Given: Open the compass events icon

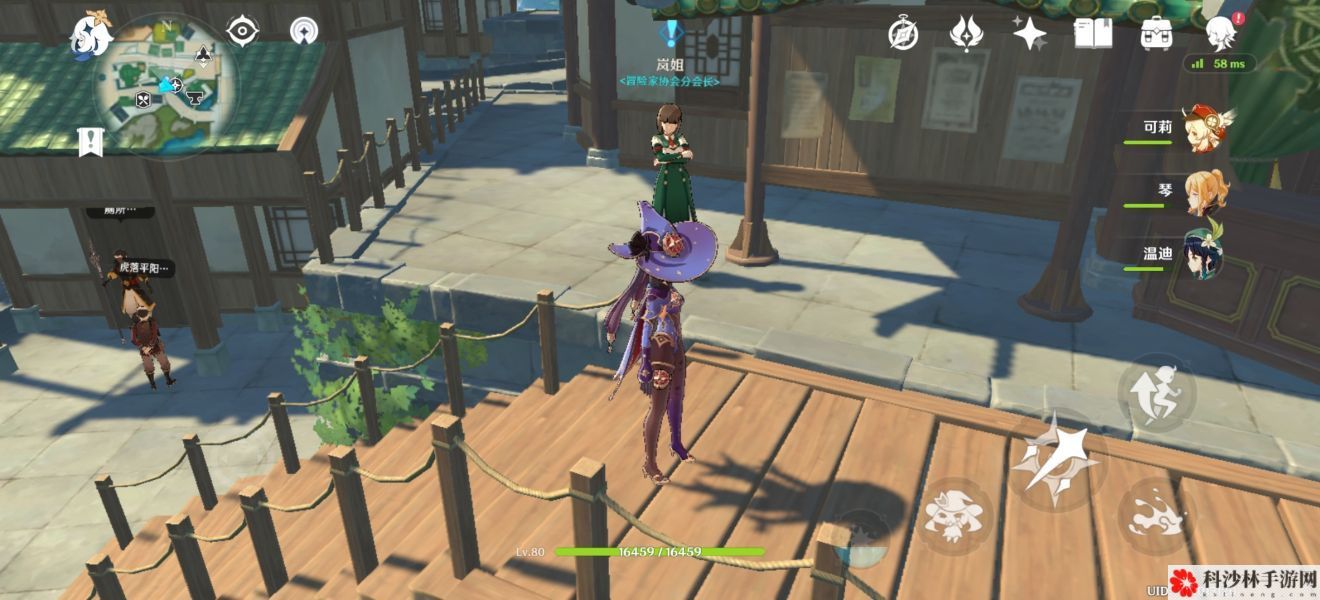Looking at the screenshot, I should pyautogui.click(x=903, y=35).
